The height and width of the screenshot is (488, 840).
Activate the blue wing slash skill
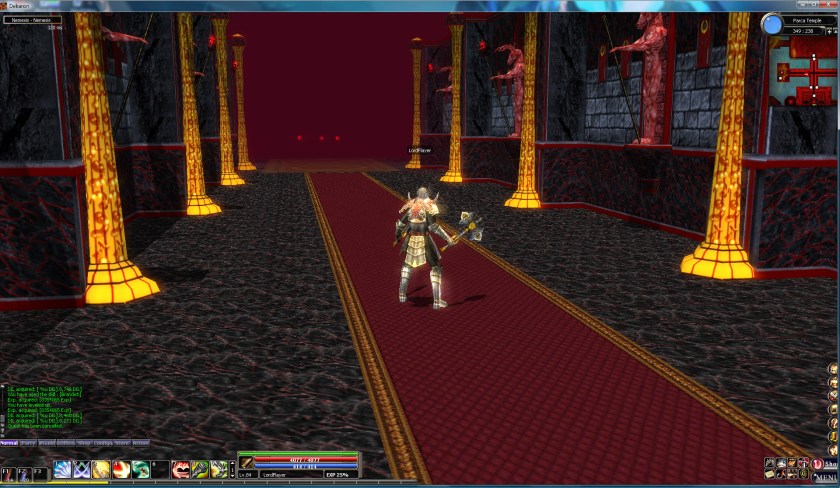62,469
